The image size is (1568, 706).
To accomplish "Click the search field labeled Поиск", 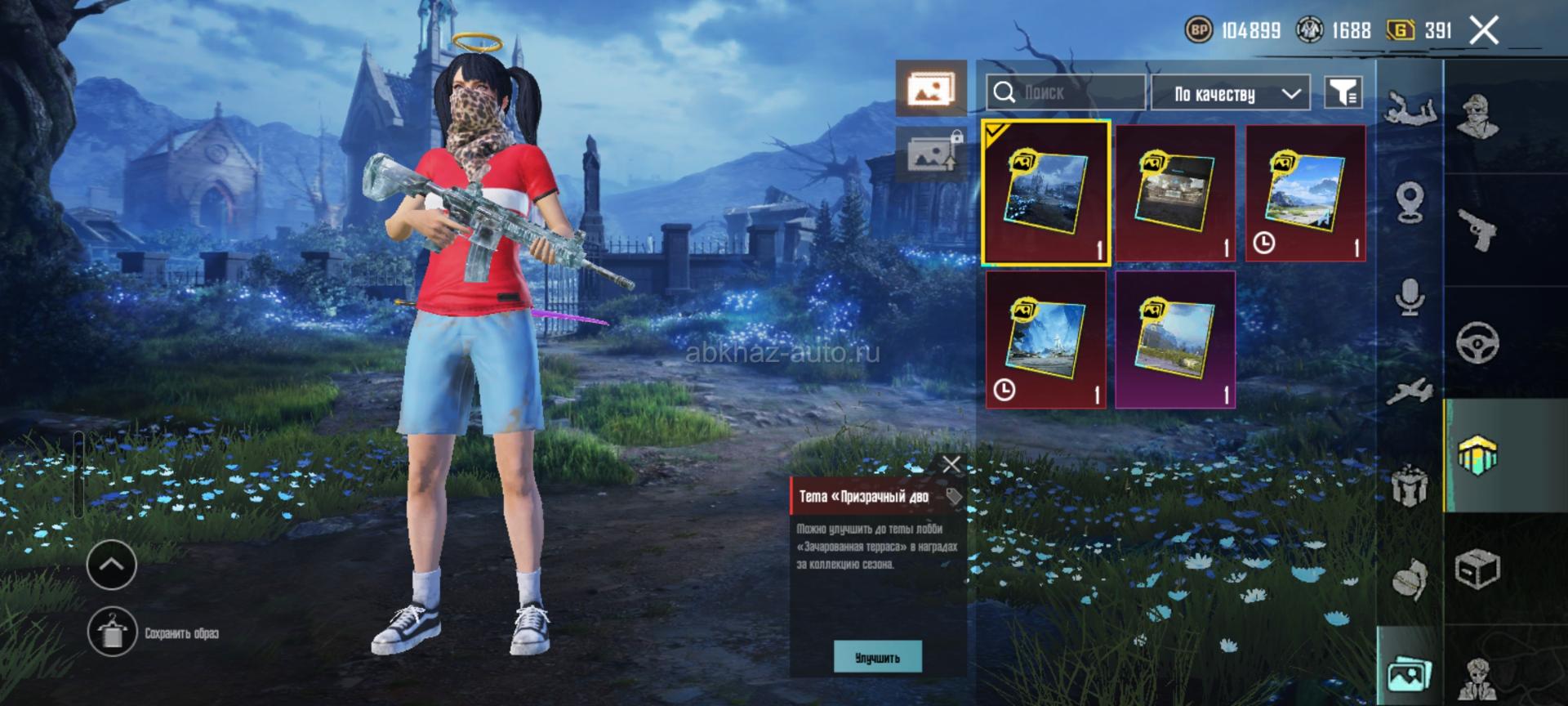I will click(1065, 93).
